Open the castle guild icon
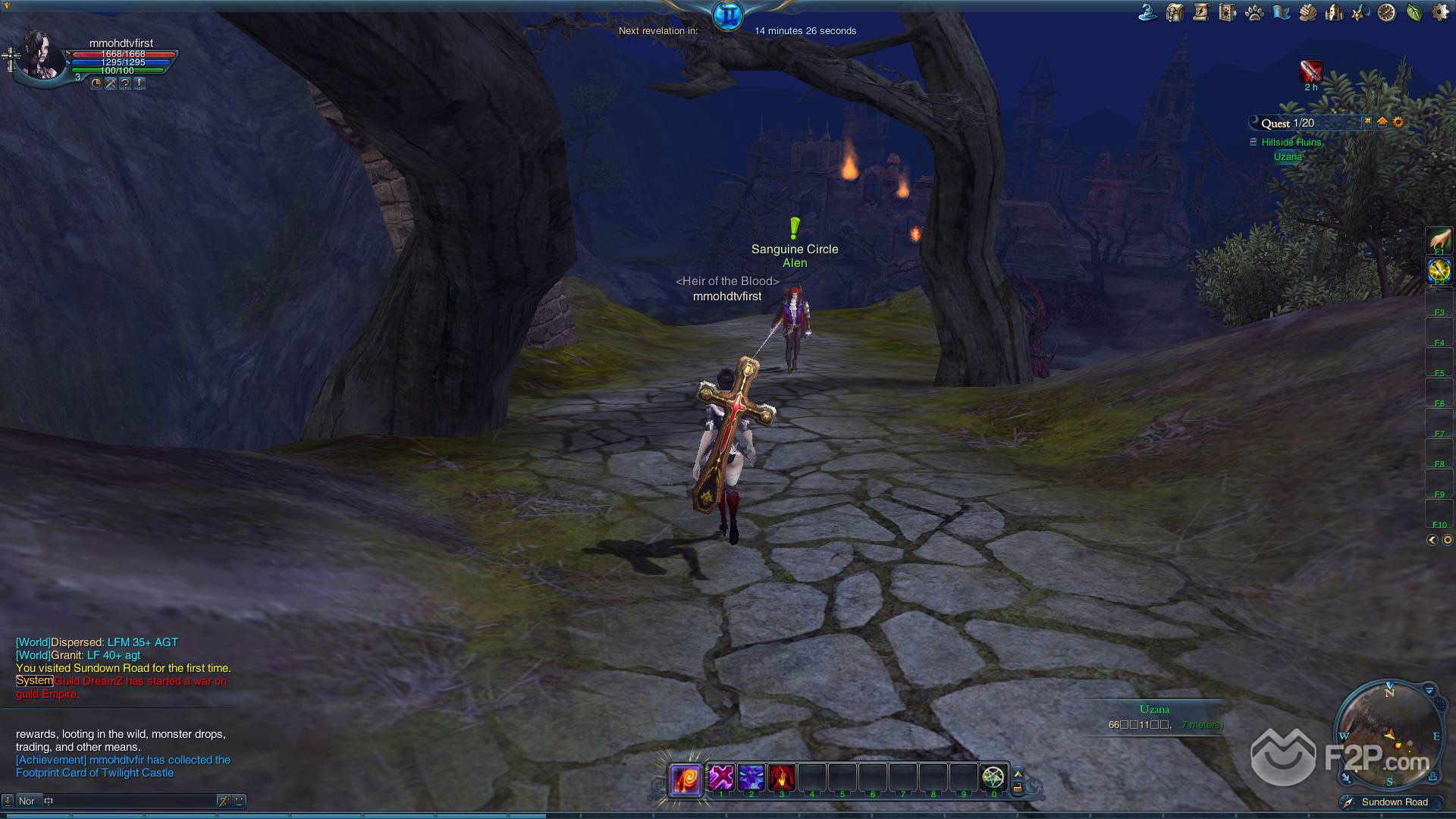 tap(1334, 12)
